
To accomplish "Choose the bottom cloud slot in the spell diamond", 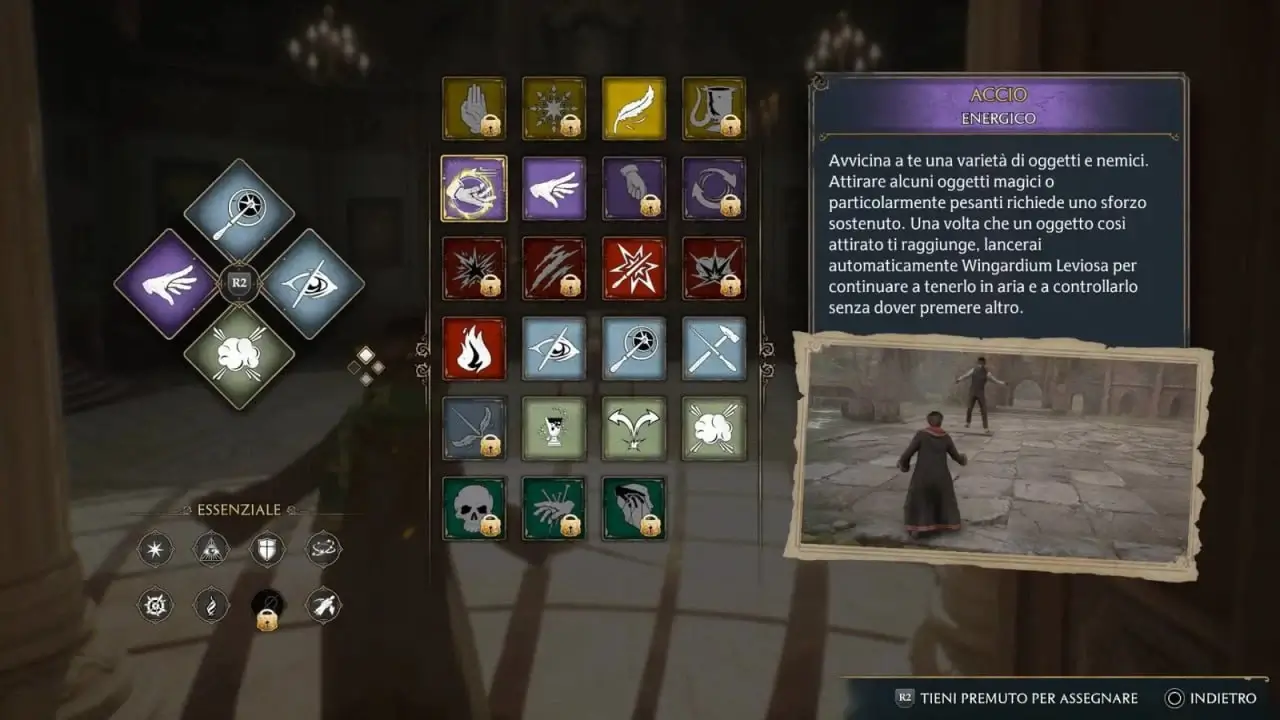I will click(239, 356).
